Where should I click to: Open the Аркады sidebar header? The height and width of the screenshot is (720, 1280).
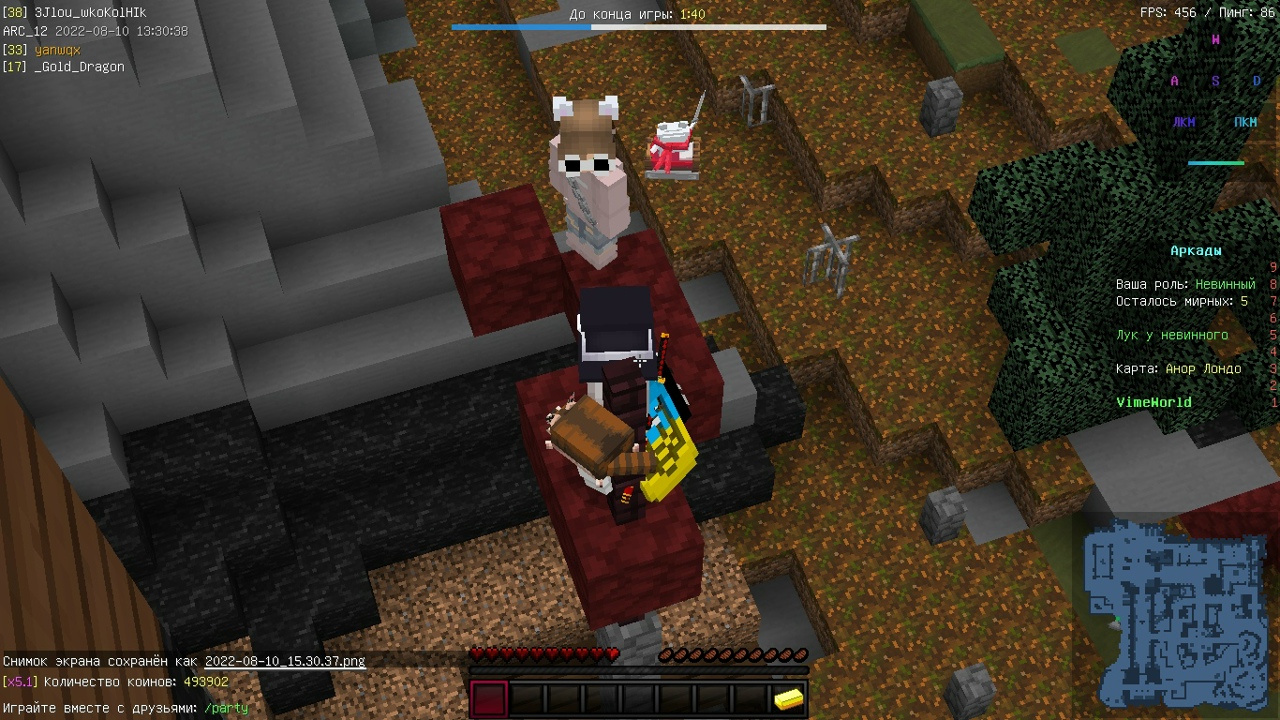coord(1196,250)
